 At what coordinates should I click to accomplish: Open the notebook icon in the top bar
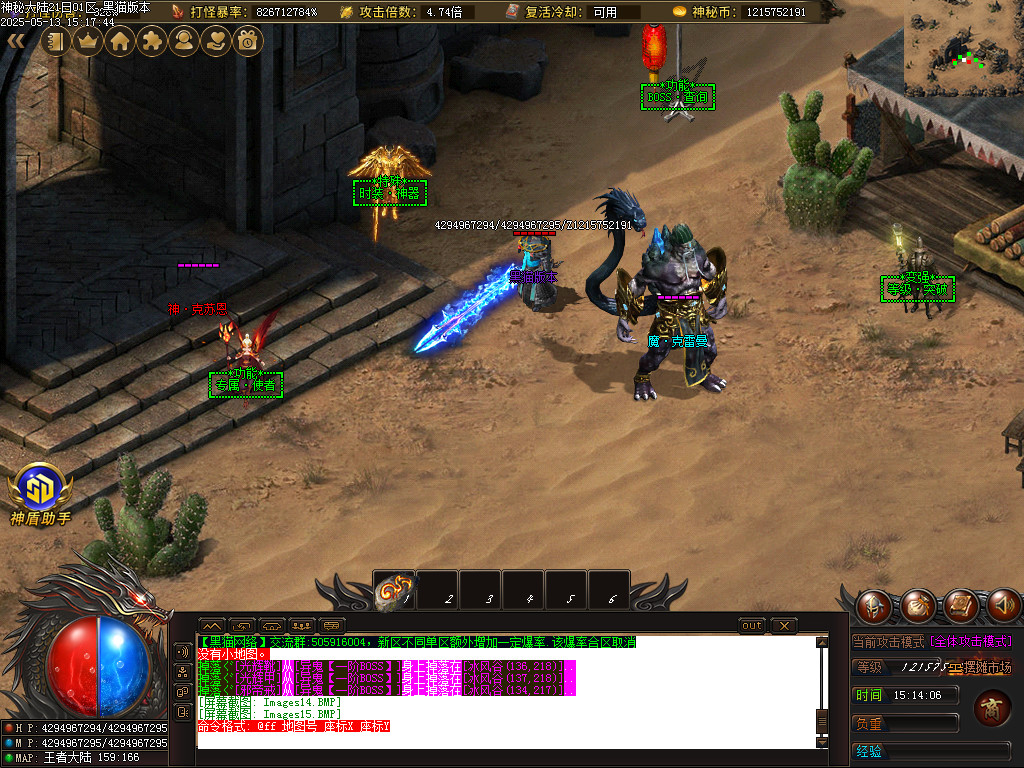(x=55, y=41)
